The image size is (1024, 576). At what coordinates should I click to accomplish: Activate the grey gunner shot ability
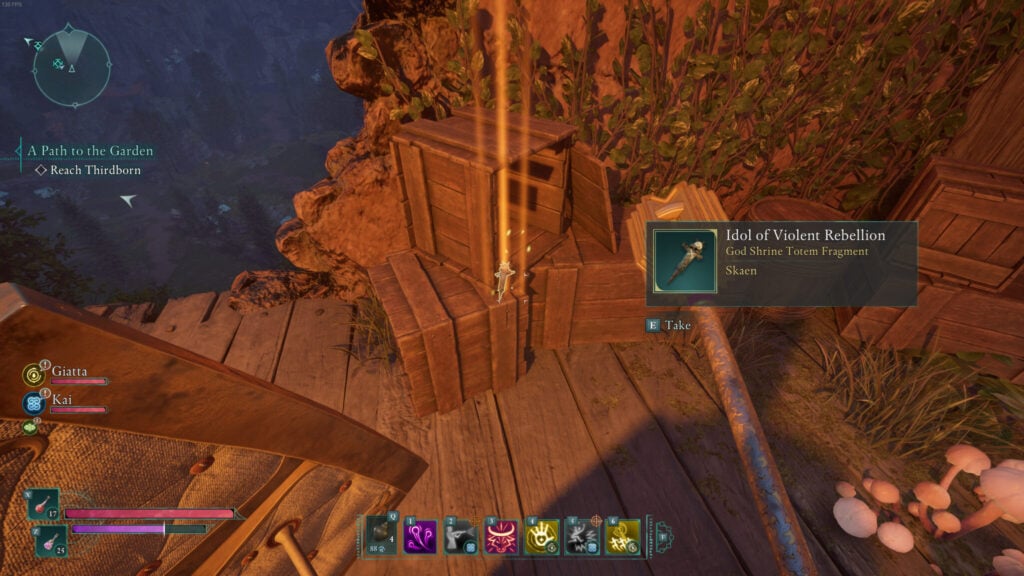[459, 536]
